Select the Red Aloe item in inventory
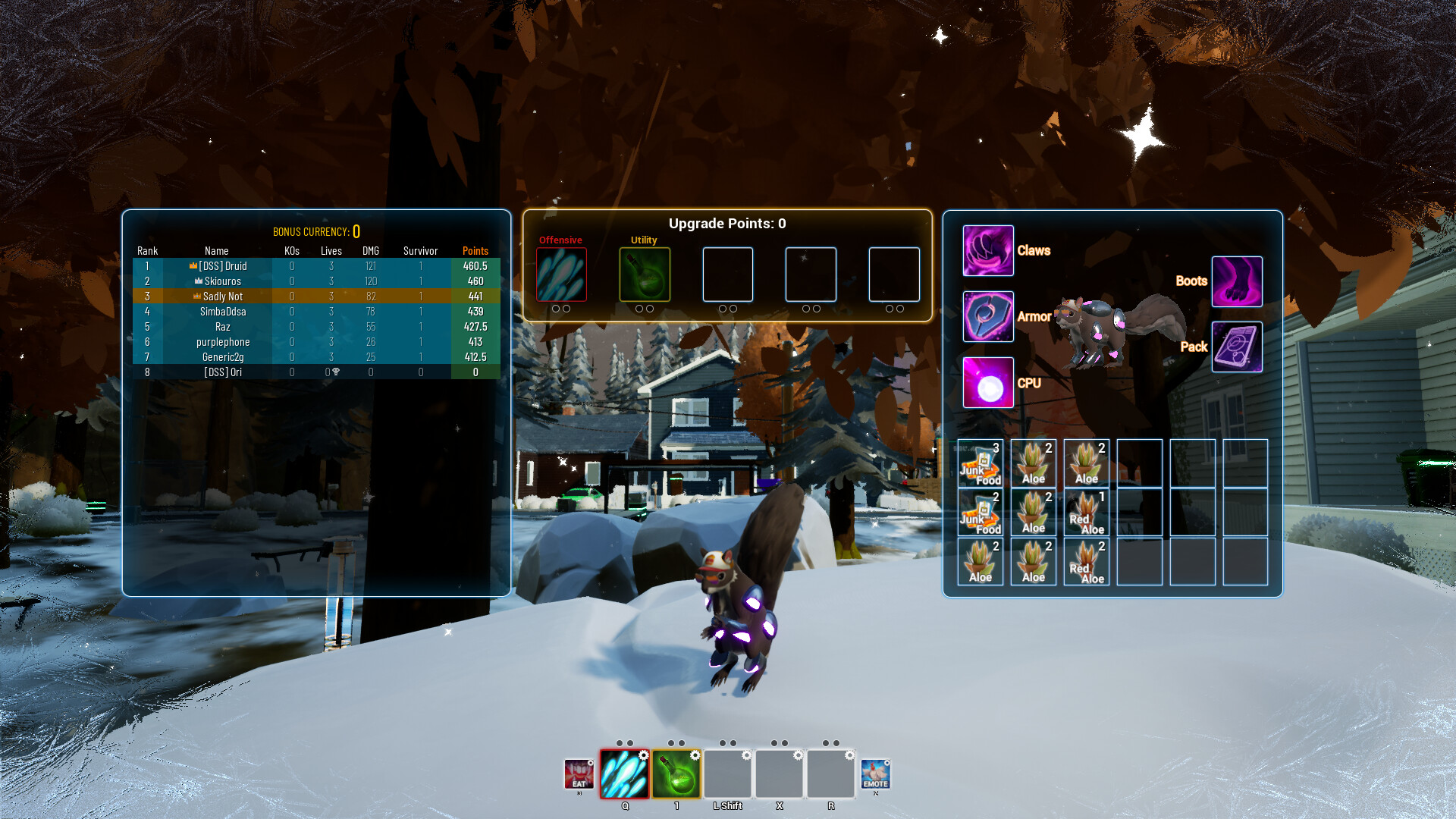 click(1086, 513)
